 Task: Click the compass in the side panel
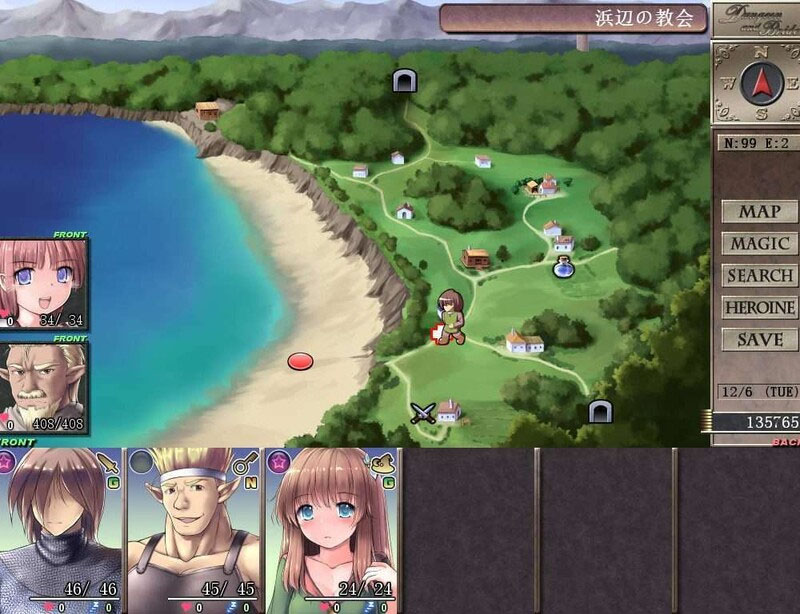[x=758, y=82]
